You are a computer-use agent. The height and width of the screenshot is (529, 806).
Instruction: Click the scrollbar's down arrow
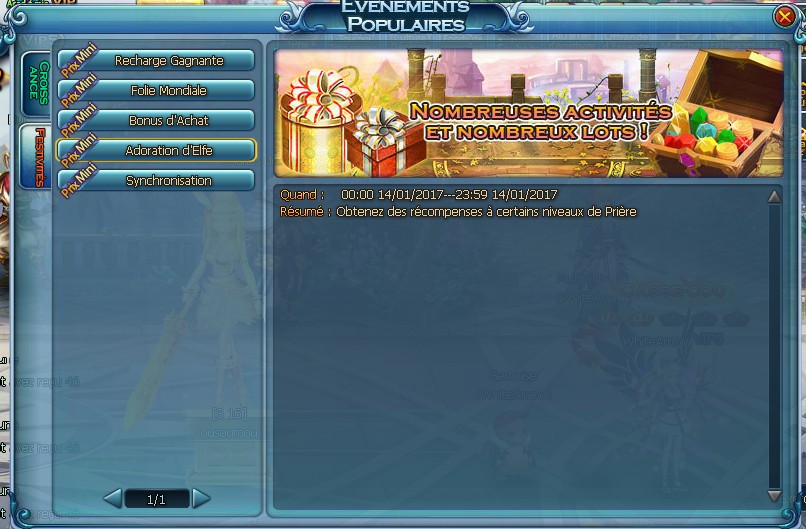[x=774, y=495]
